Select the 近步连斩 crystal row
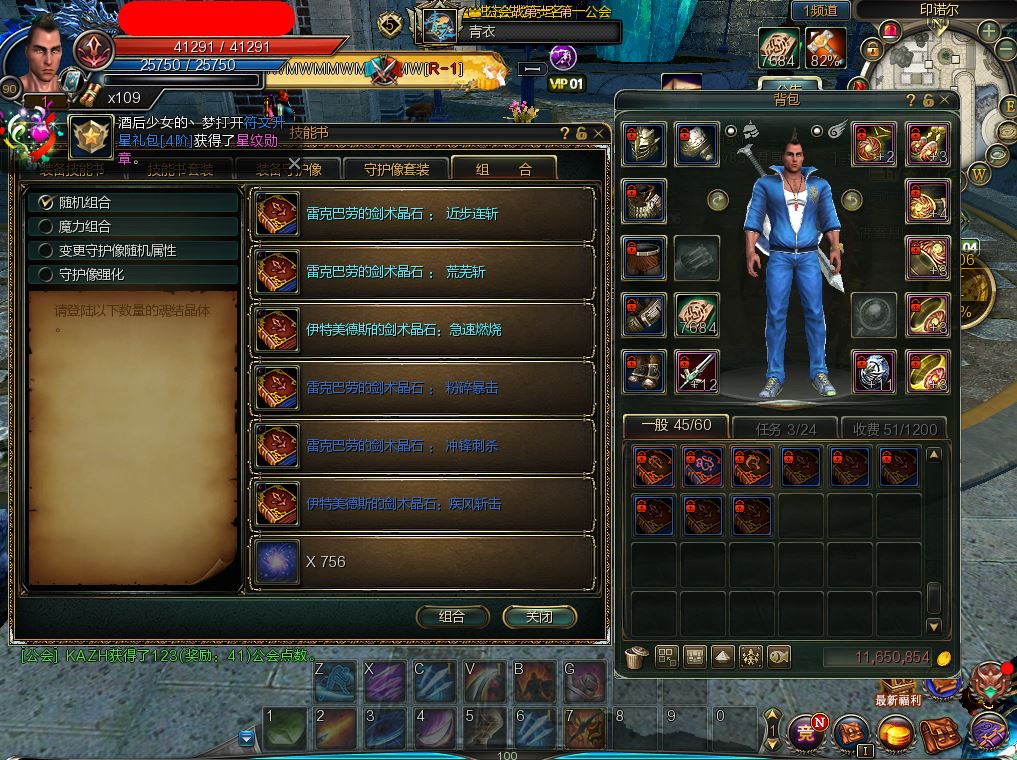Screen dimensions: 1017x760 coord(422,214)
